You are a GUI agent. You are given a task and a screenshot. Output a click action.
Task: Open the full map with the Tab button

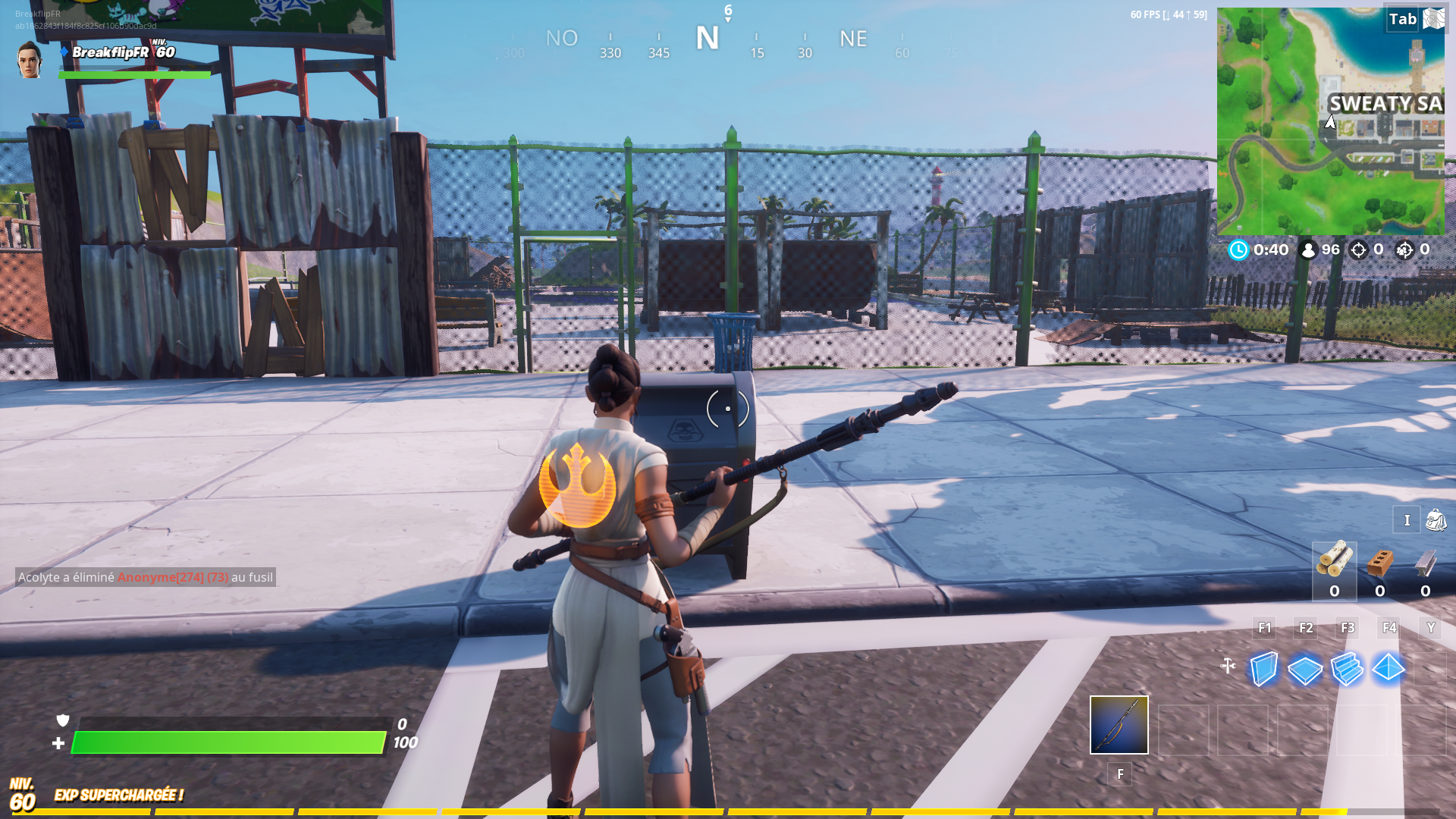tap(1402, 20)
